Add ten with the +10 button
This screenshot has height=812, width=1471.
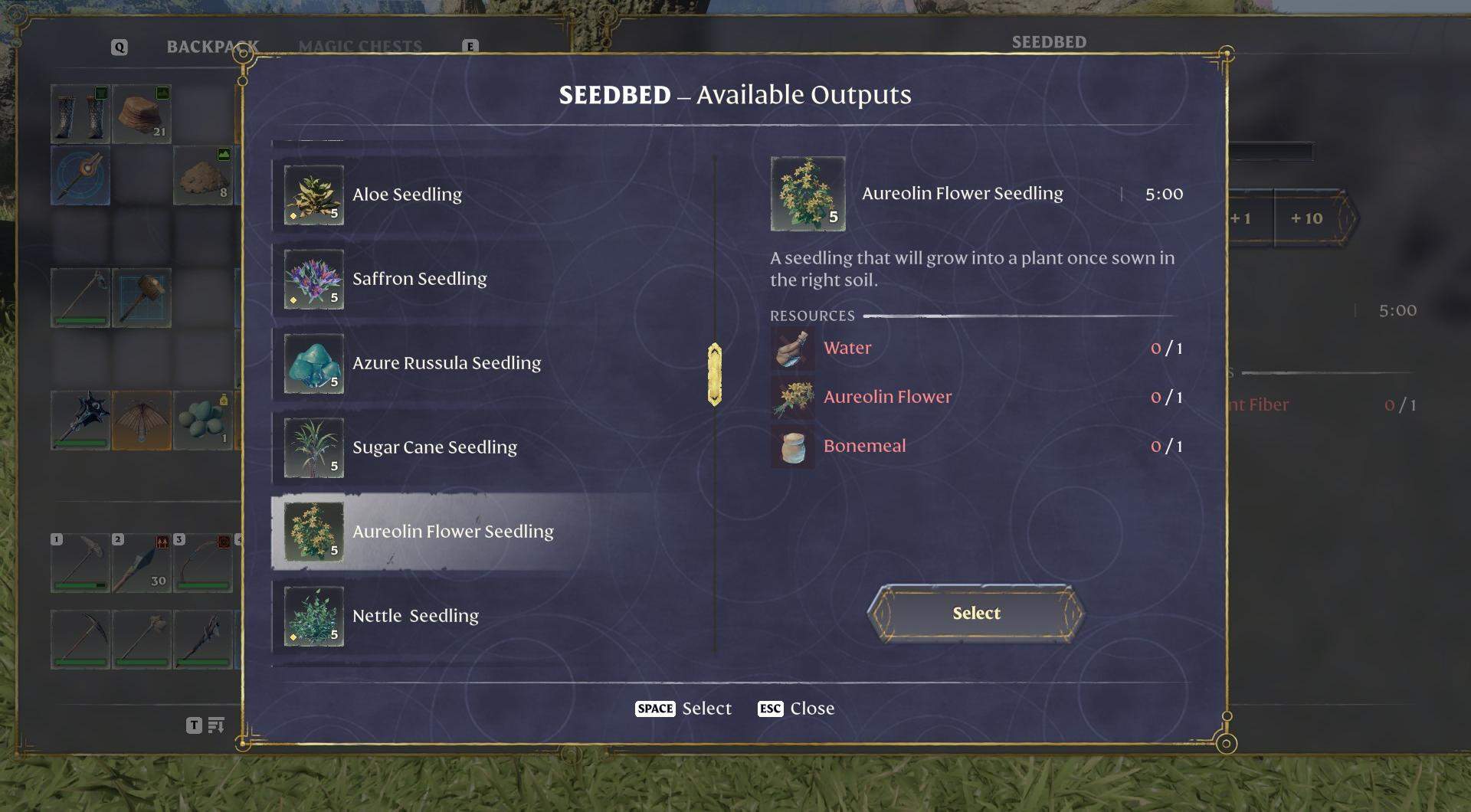point(1306,218)
